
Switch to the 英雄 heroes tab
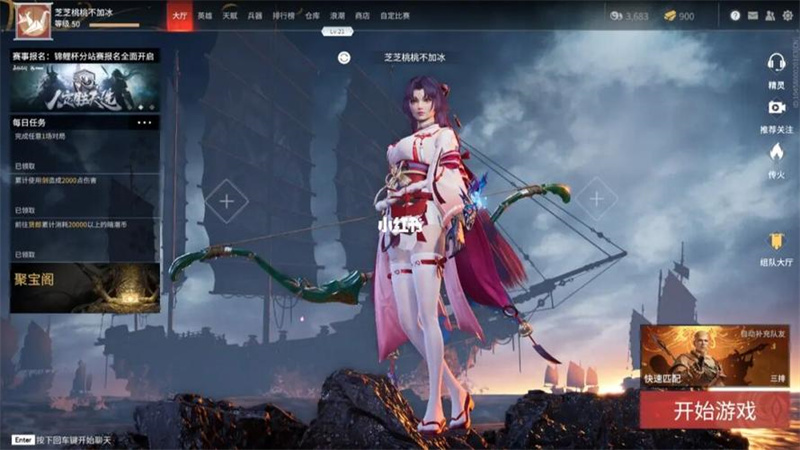(205, 16)
